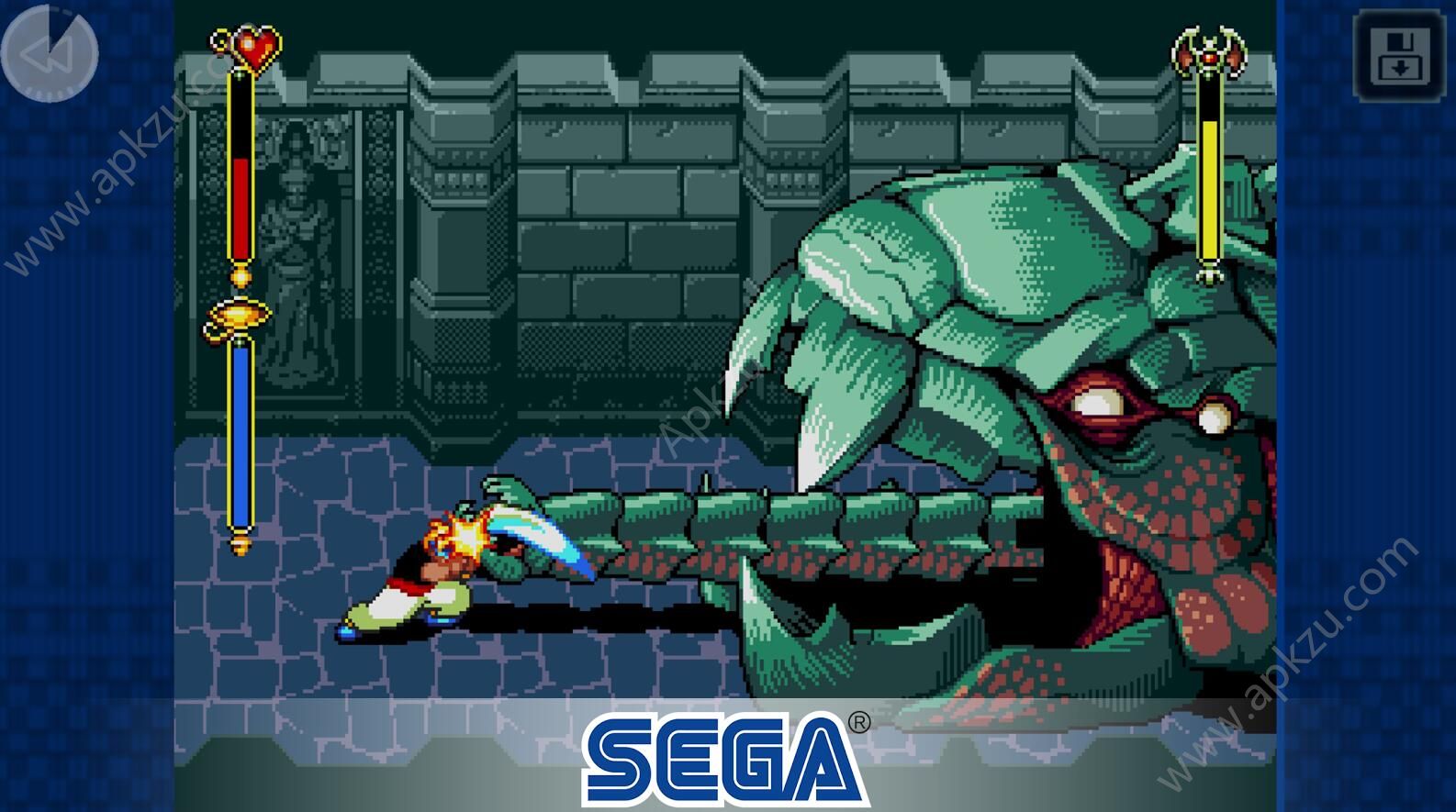Click the winged emblem above the boss health bar

[x=1211, y=49]
